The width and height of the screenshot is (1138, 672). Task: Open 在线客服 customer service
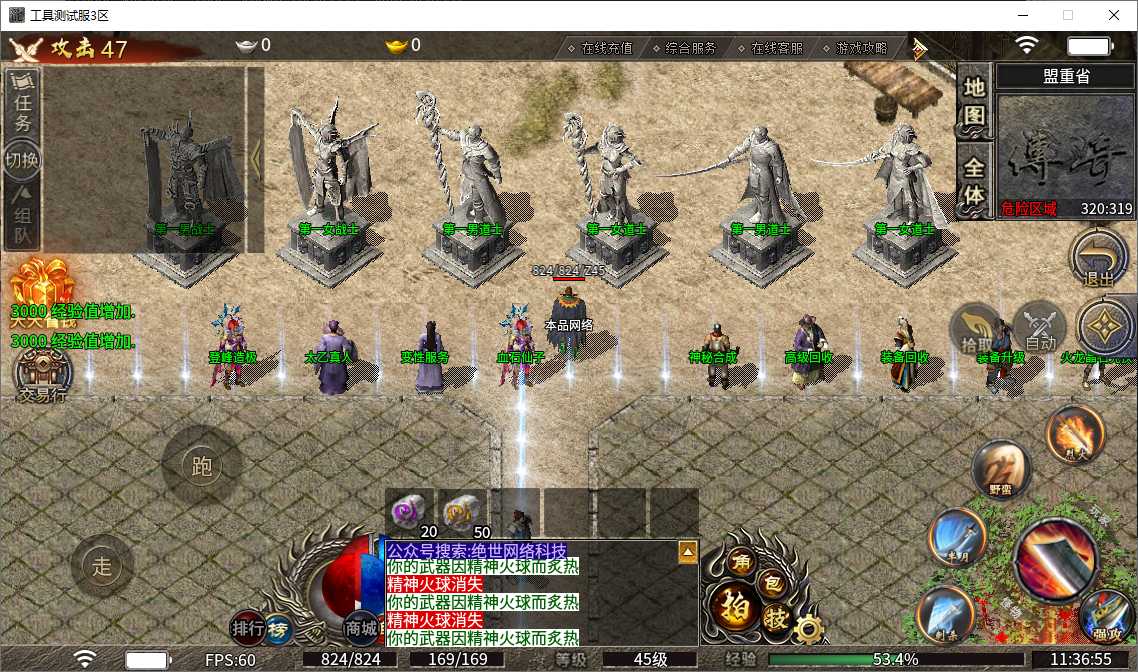point(770,48)
